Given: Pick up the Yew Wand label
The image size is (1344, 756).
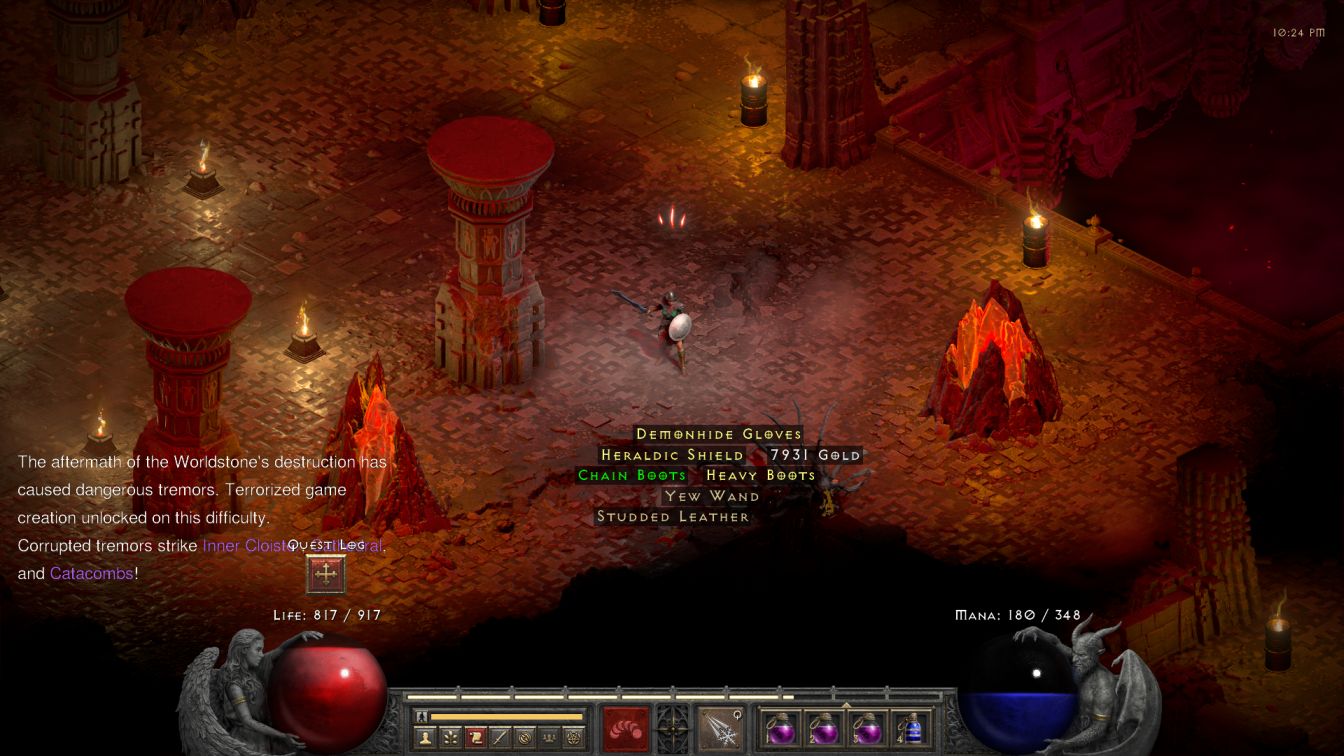Looking at the screenshot, I should 712,496.
